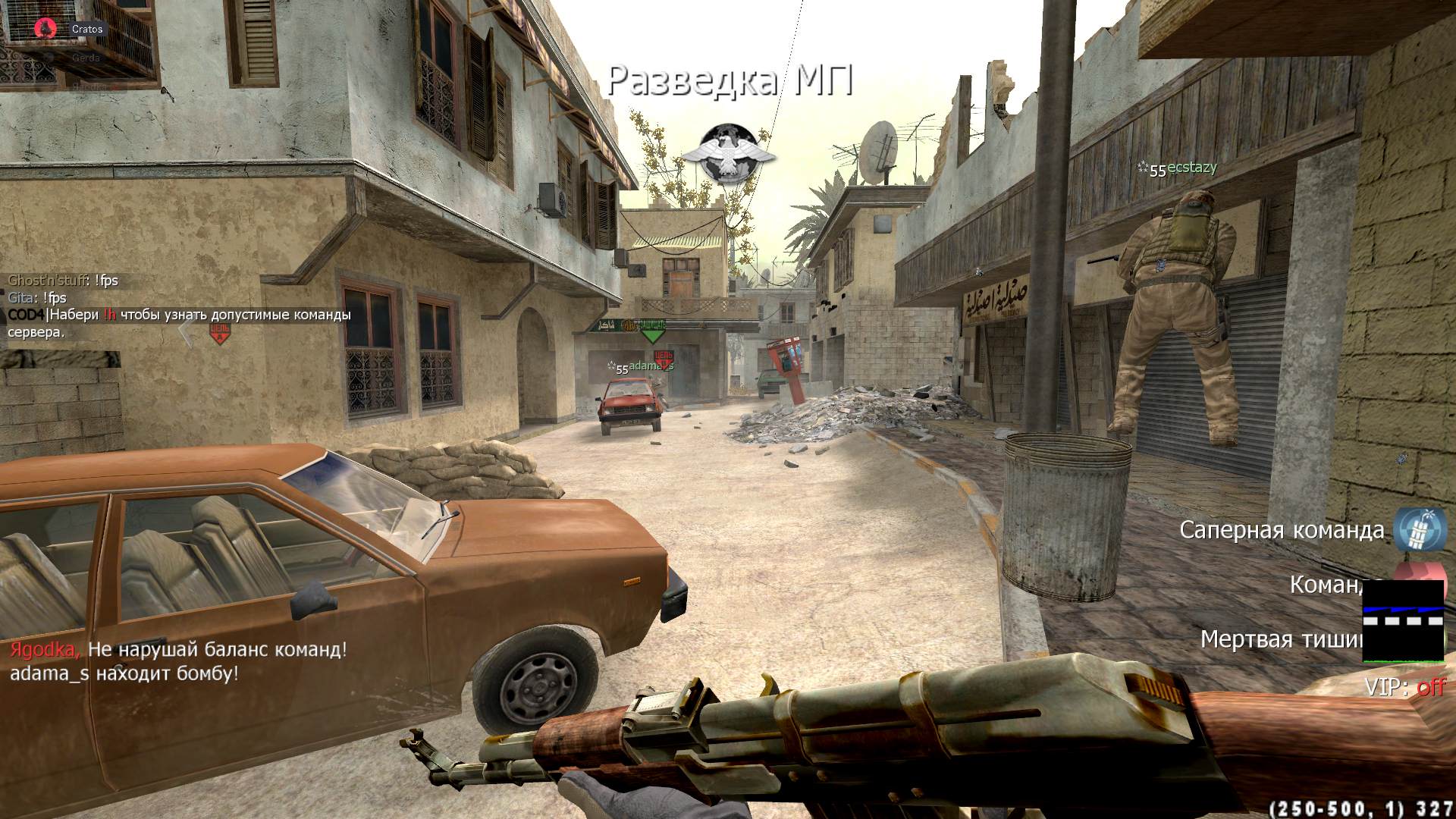Click the Ghost'n'stuff chat message line
Viewport: 1456px width, 819px height.
(x=63, y=281)
